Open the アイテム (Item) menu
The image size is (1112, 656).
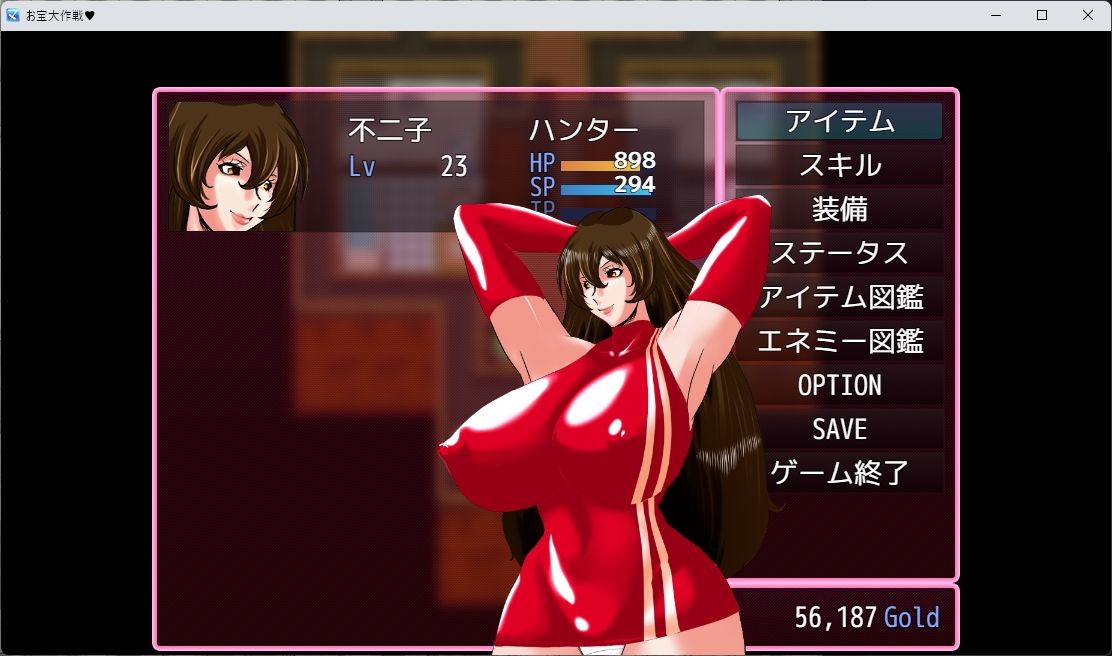[x=839, y=121]
